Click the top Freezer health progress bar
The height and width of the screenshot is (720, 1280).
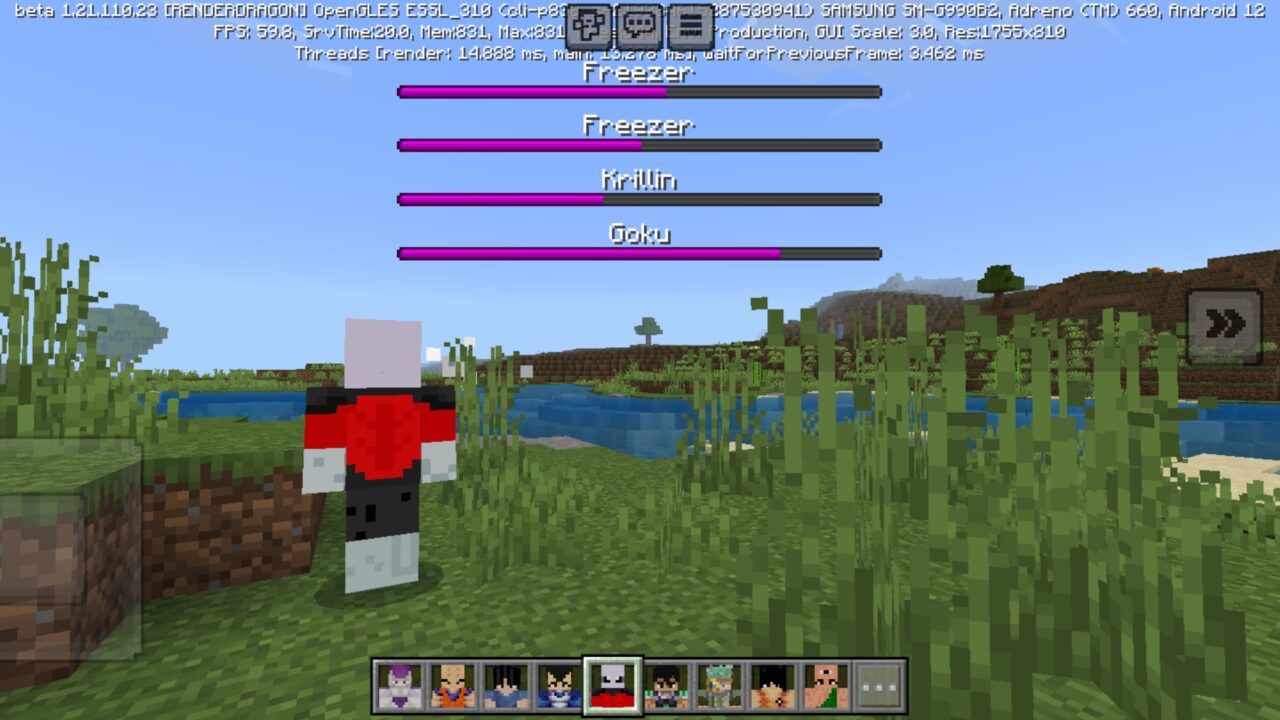(640, 92)
